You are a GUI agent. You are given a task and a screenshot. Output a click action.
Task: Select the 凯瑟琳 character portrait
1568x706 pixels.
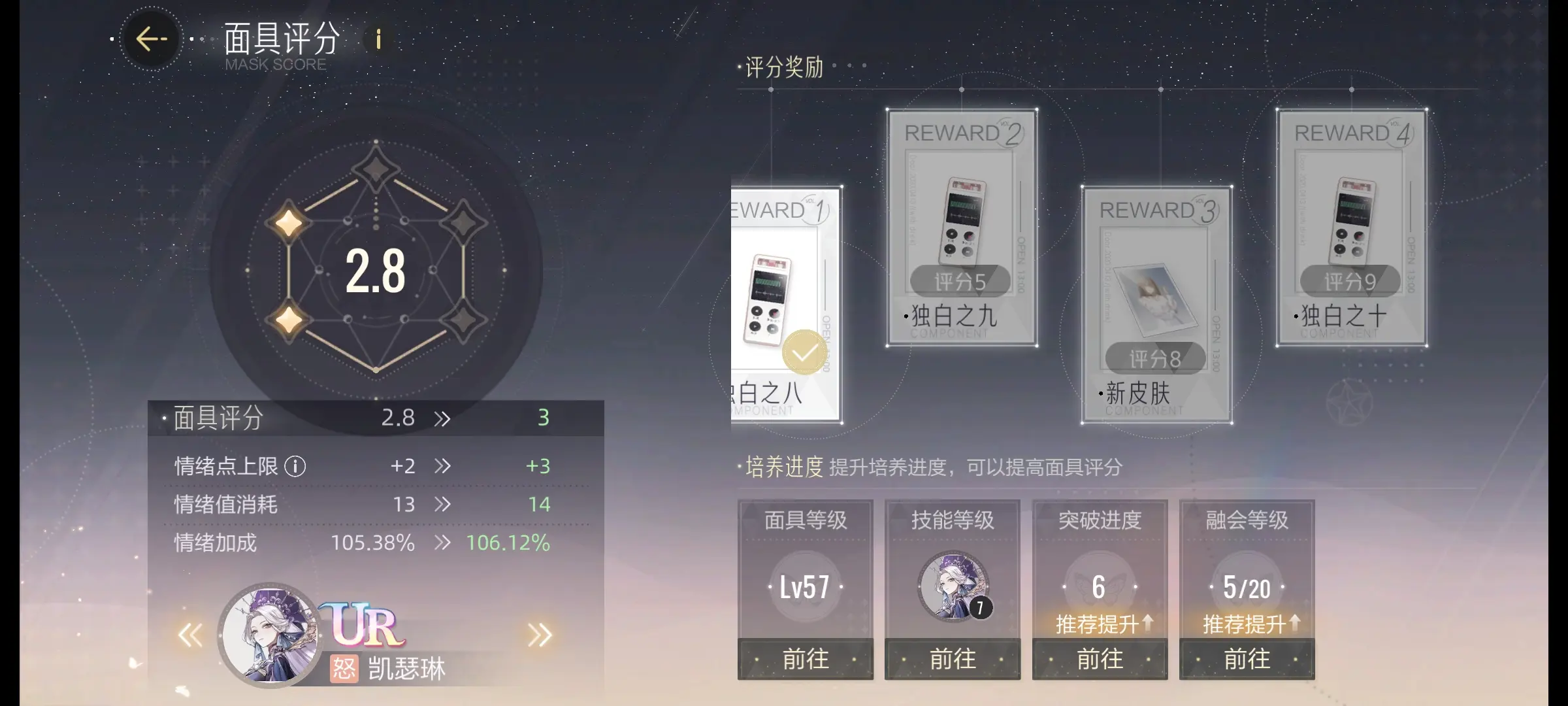pyautogui.click(x=269, y=635)
